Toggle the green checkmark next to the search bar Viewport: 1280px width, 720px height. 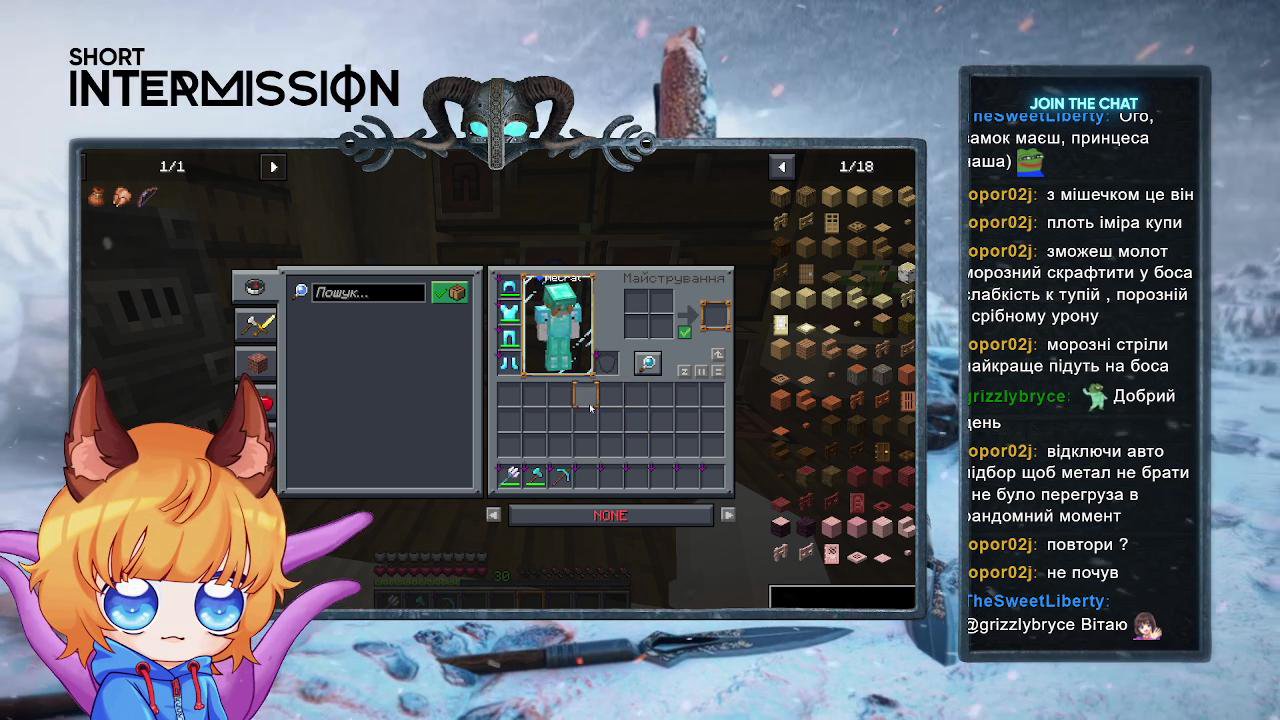[x=441, y=292]
